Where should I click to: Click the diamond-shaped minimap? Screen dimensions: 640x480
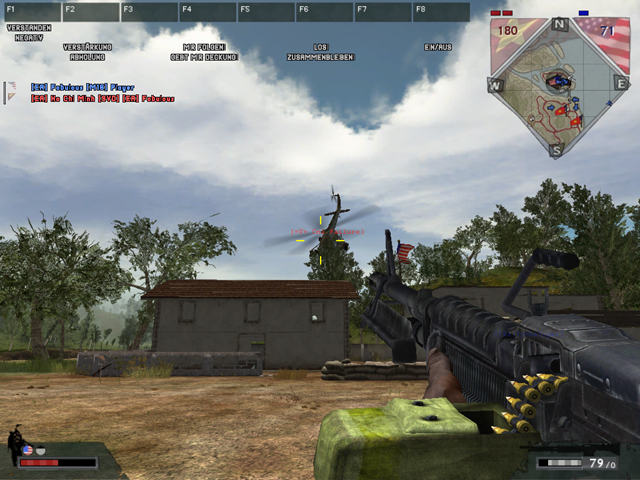pos(557,87)
